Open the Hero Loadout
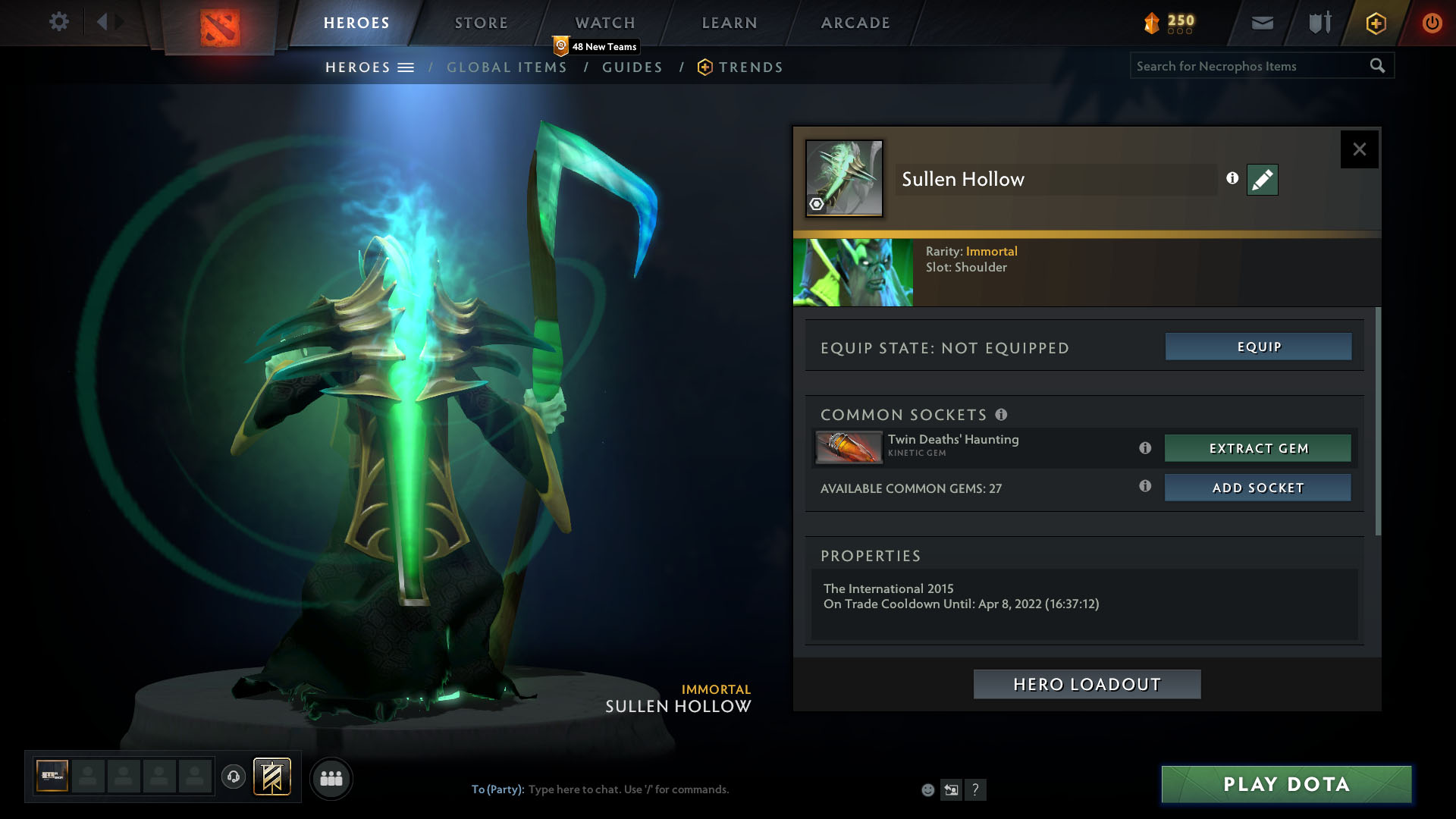The width and height of the screenshot is (1456, 819). tap(1087, 684)
